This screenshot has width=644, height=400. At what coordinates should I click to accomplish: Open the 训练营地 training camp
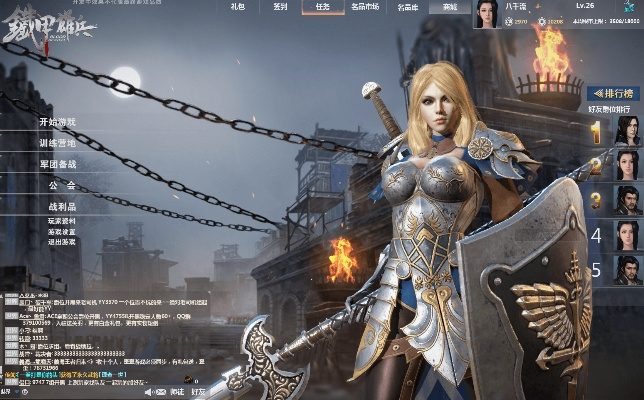point(57,143)
